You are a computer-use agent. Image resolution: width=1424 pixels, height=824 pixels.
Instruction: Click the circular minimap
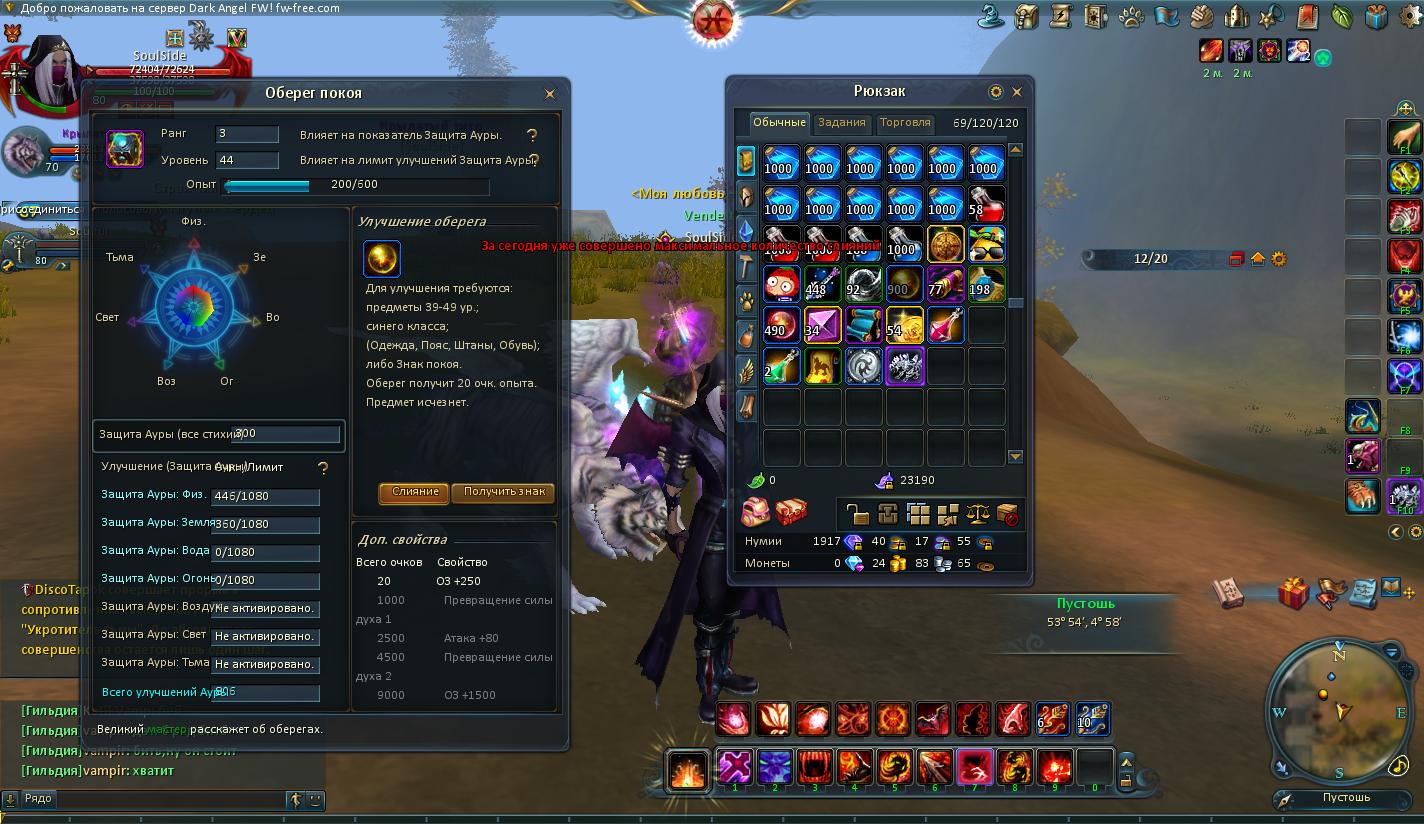coord(1337,707)
